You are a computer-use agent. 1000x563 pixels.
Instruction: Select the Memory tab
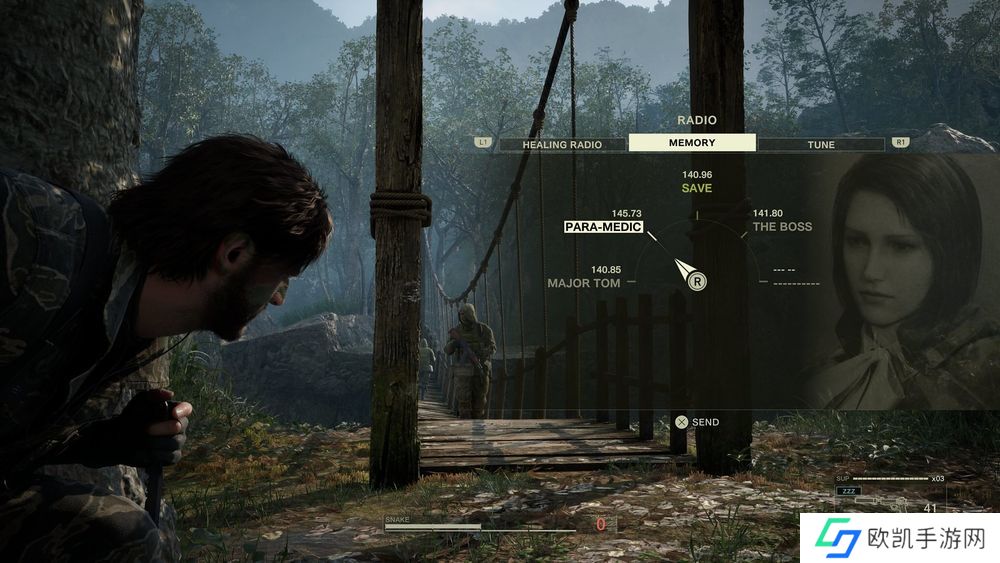pyautogui.click(x=692, y=143)
